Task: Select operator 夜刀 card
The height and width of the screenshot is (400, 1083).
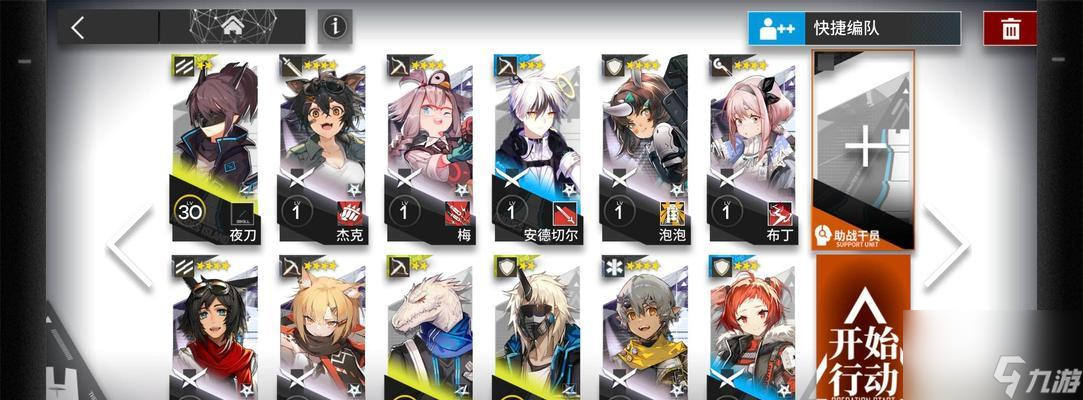Action: [x=214, y=148]
